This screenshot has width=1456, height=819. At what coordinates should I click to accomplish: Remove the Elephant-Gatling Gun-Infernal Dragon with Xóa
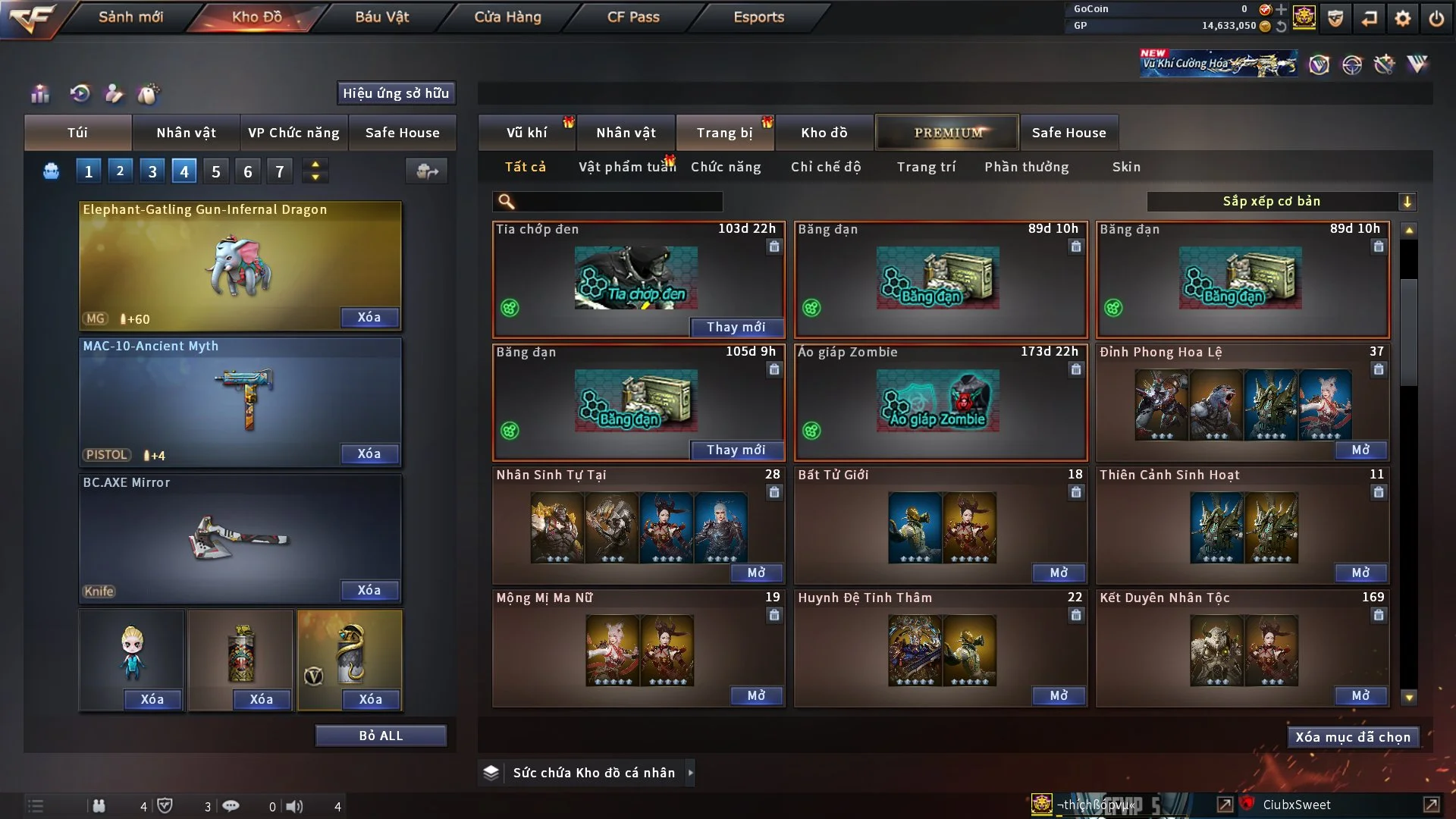pyautogui.click(x=369, y=317)
